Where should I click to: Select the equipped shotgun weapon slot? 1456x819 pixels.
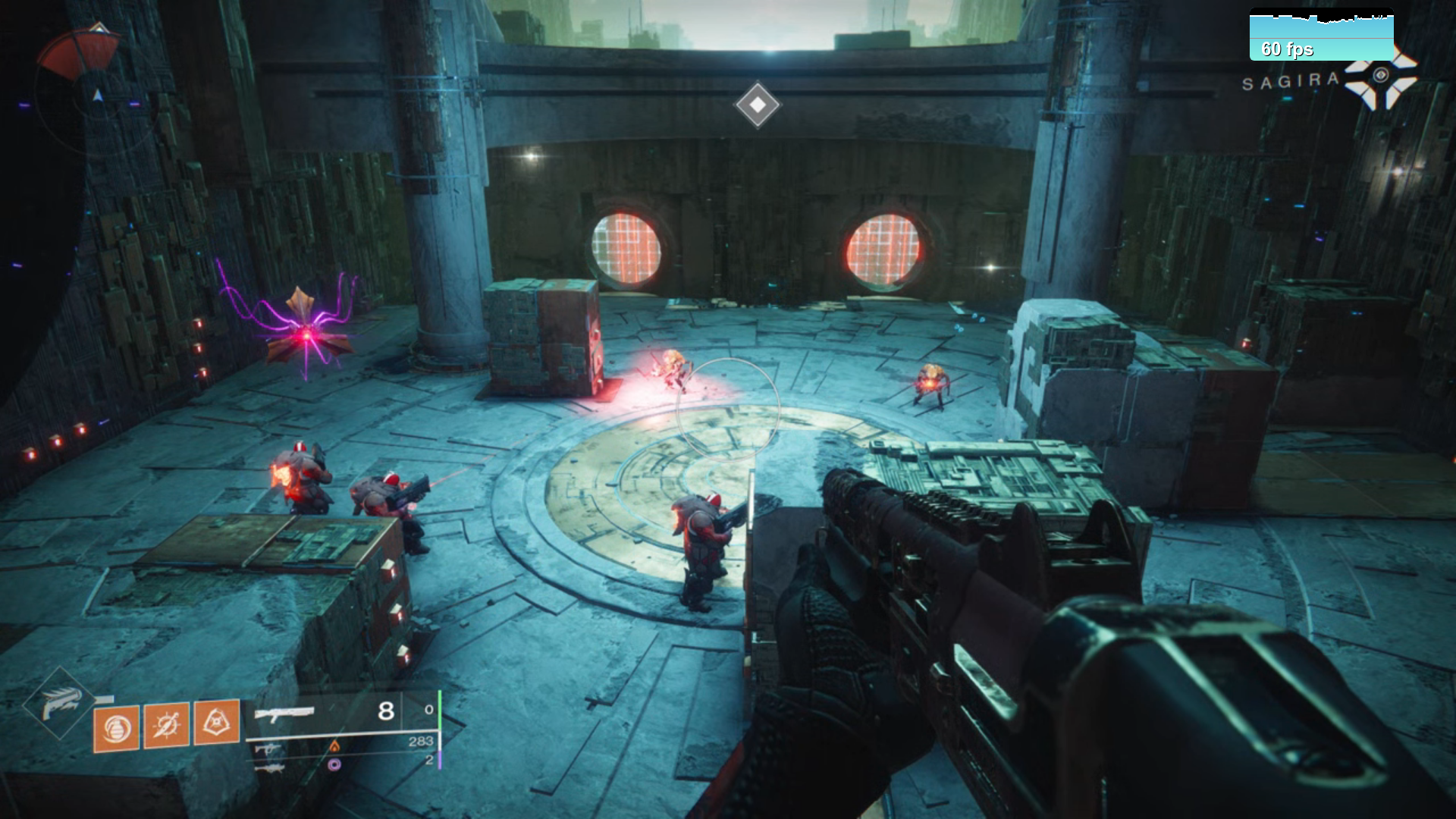(284, 713)
